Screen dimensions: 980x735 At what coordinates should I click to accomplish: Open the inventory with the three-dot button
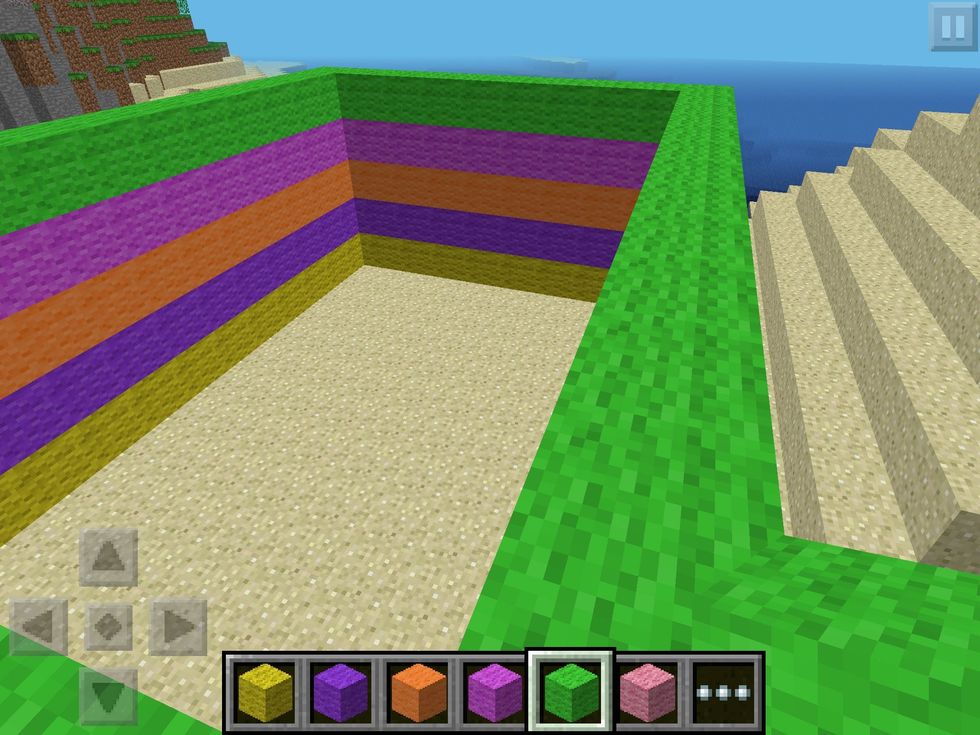click(x=725, y=692)
